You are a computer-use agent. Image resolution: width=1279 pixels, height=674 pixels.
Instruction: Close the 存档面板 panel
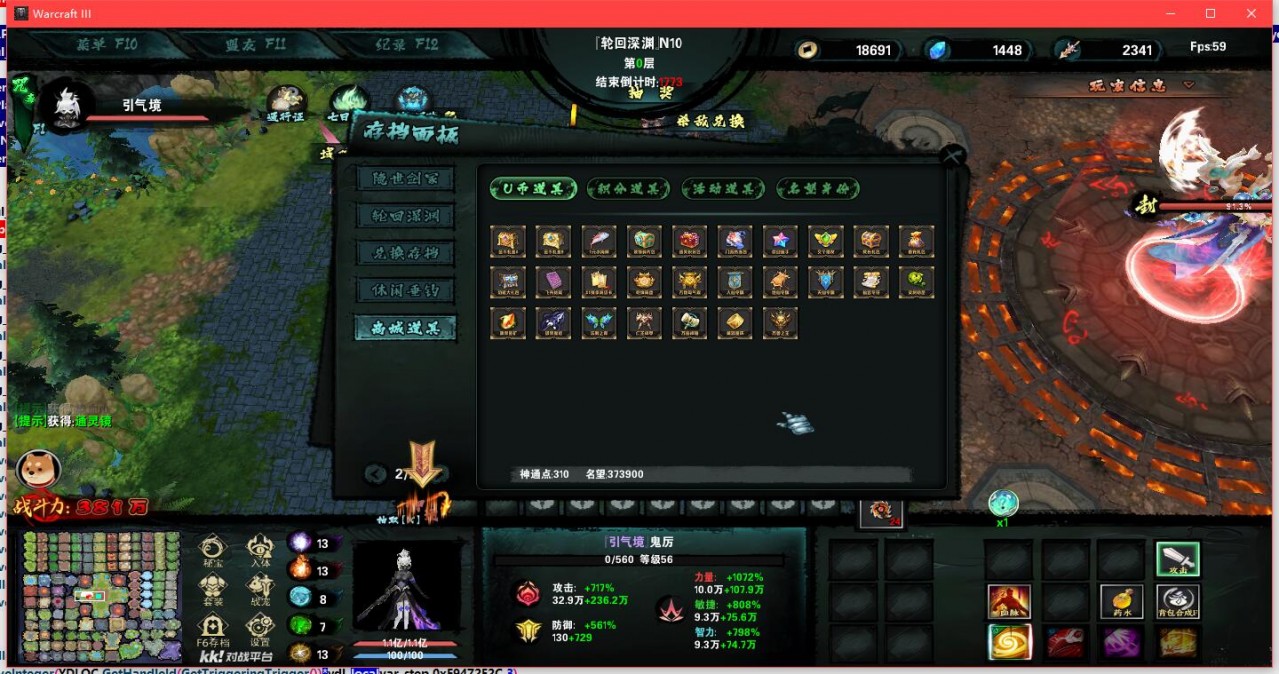click(952, 156)
